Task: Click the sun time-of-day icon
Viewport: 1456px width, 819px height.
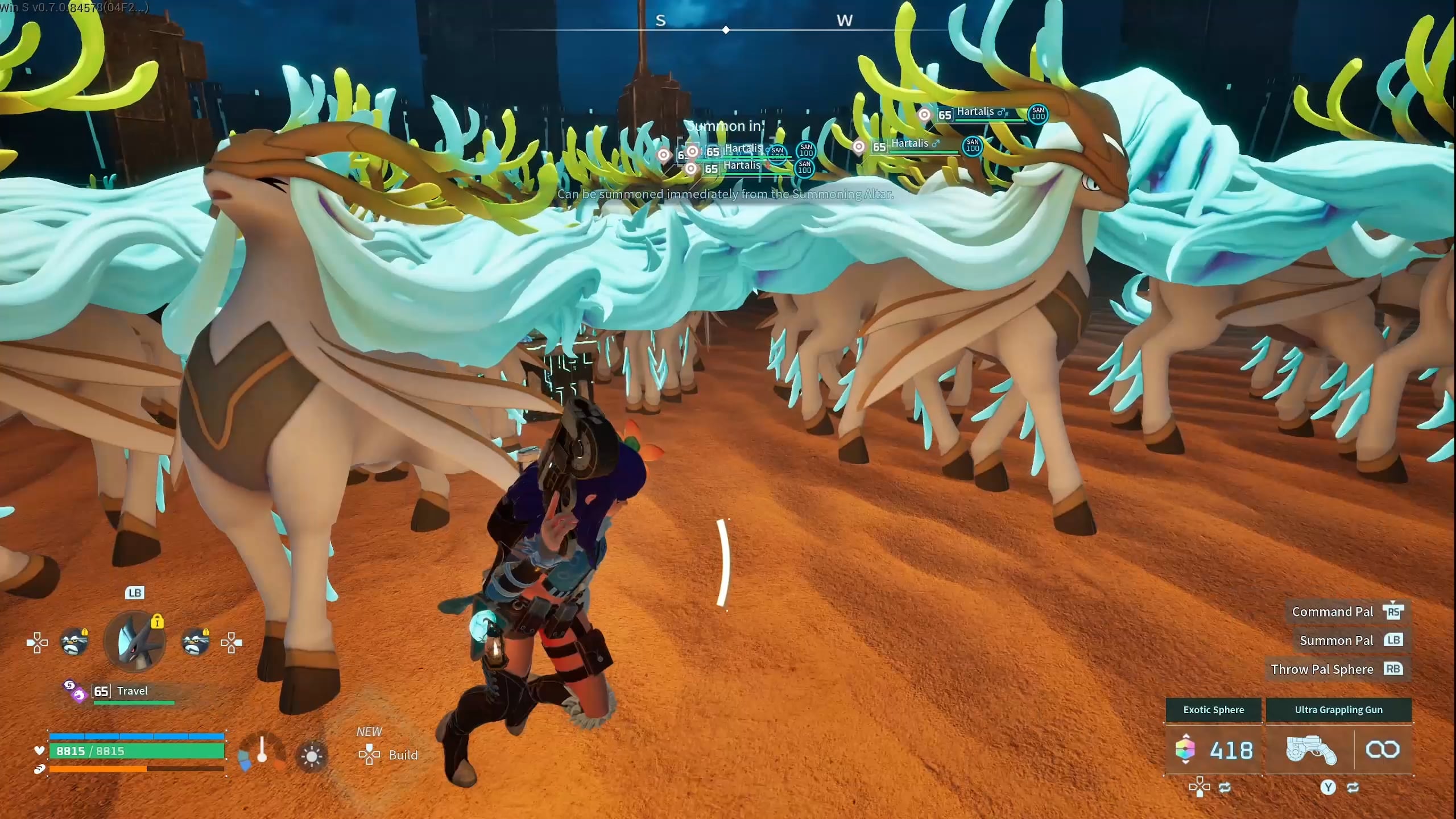Action: [x=312, y=756]
